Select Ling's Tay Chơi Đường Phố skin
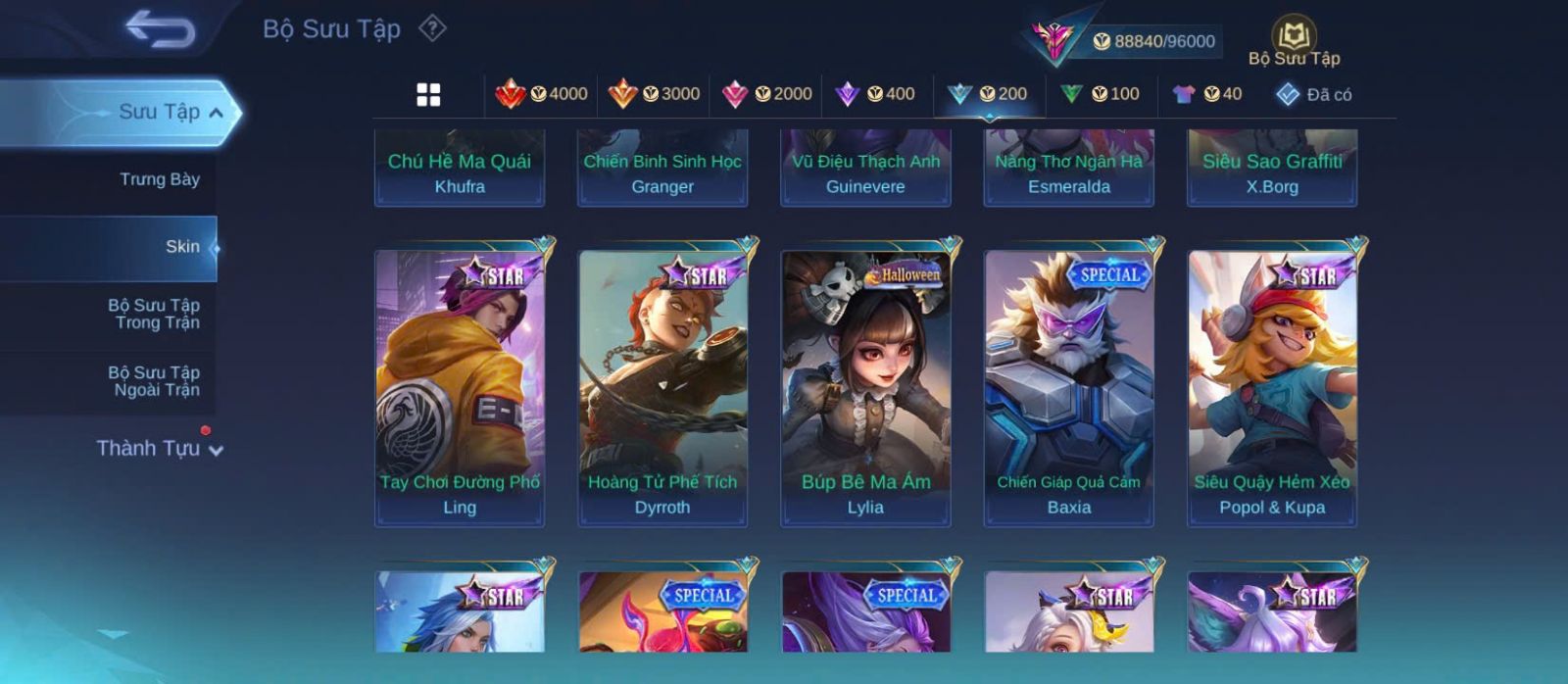Viewport: 1568px width, 684px height. pos(460,387)
